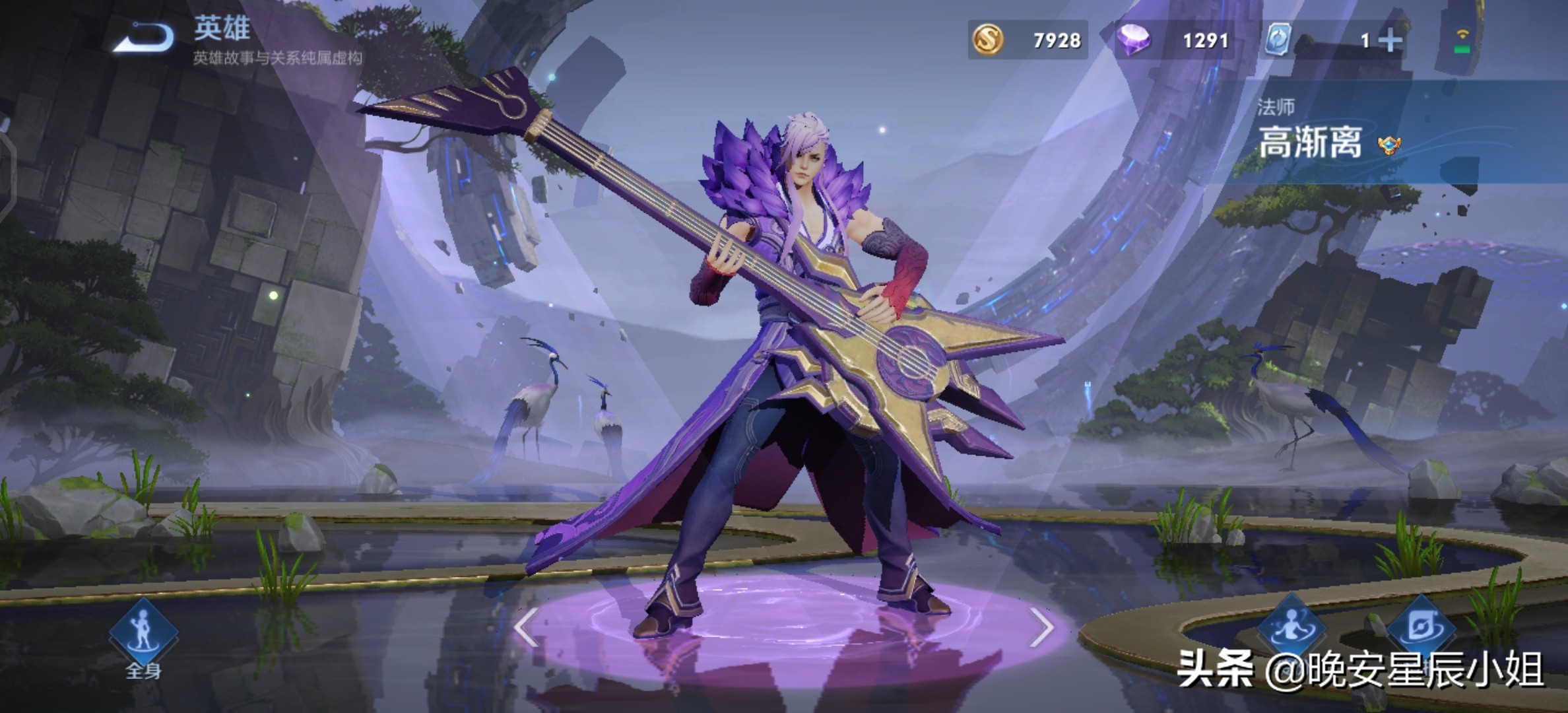
Task: Go back using the return arrow
Action: point(144,37)
